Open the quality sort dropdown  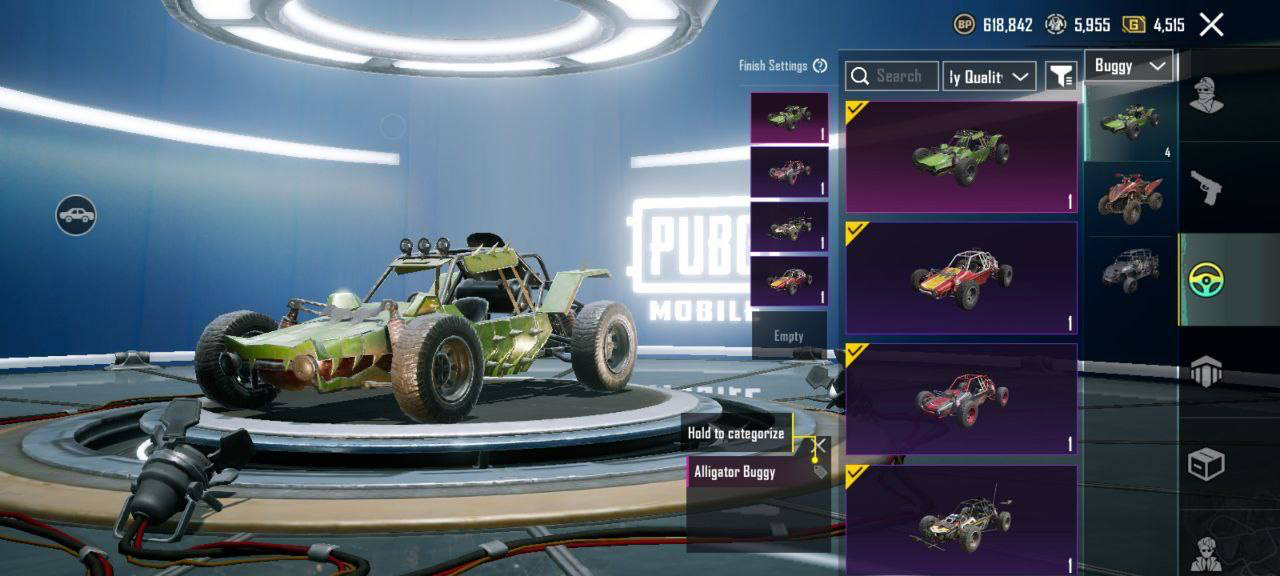click(x=989, y=76)
